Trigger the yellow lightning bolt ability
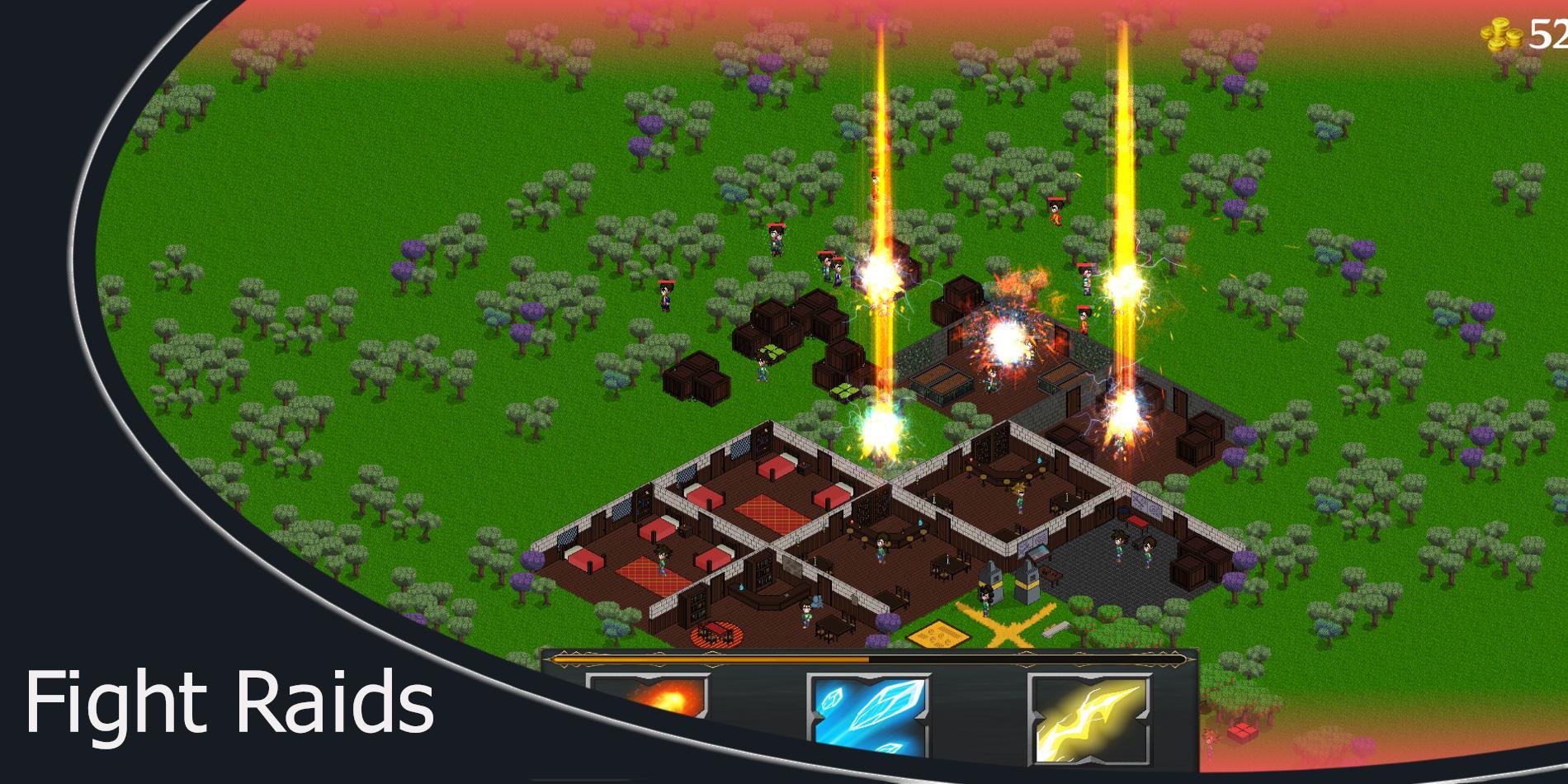 [x=1089, y=717]
